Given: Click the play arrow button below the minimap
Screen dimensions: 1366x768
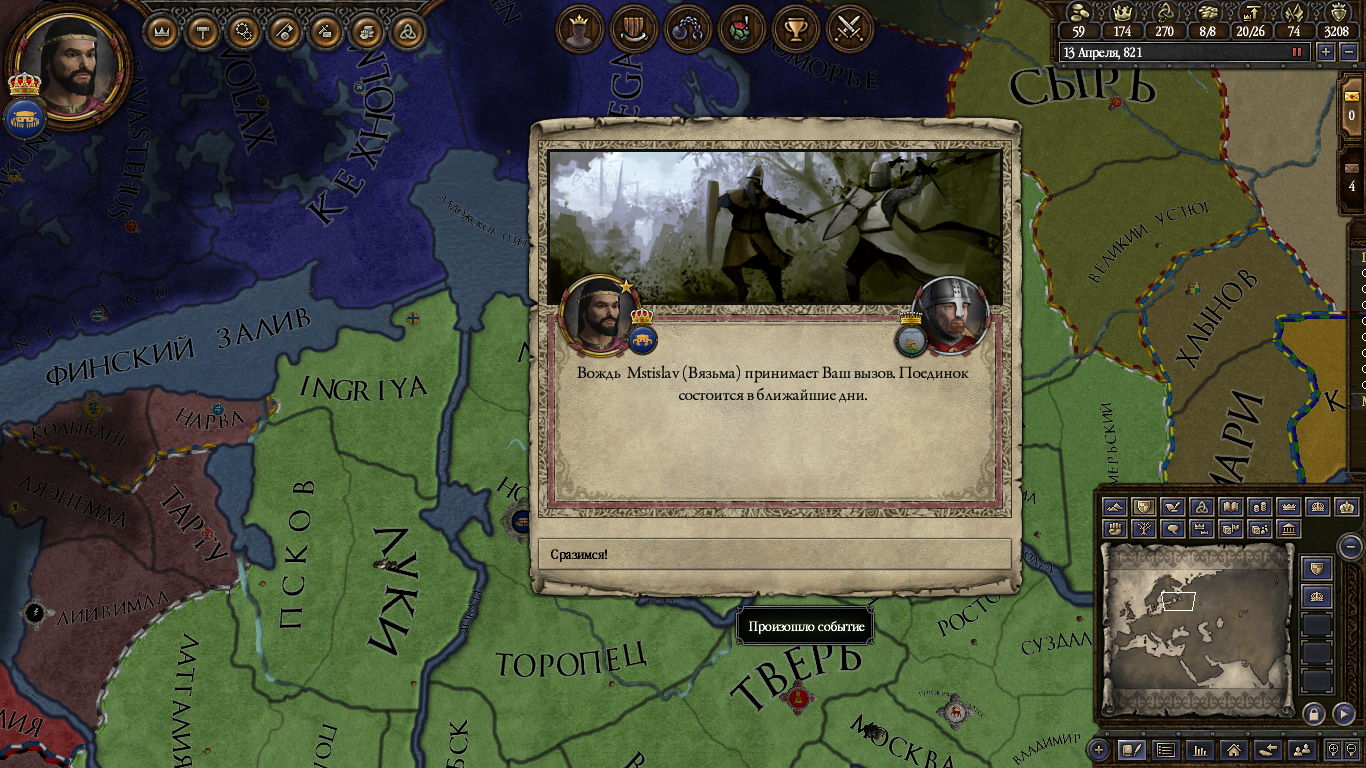Looking at the screenshot, I should (x=1345, y=714).
